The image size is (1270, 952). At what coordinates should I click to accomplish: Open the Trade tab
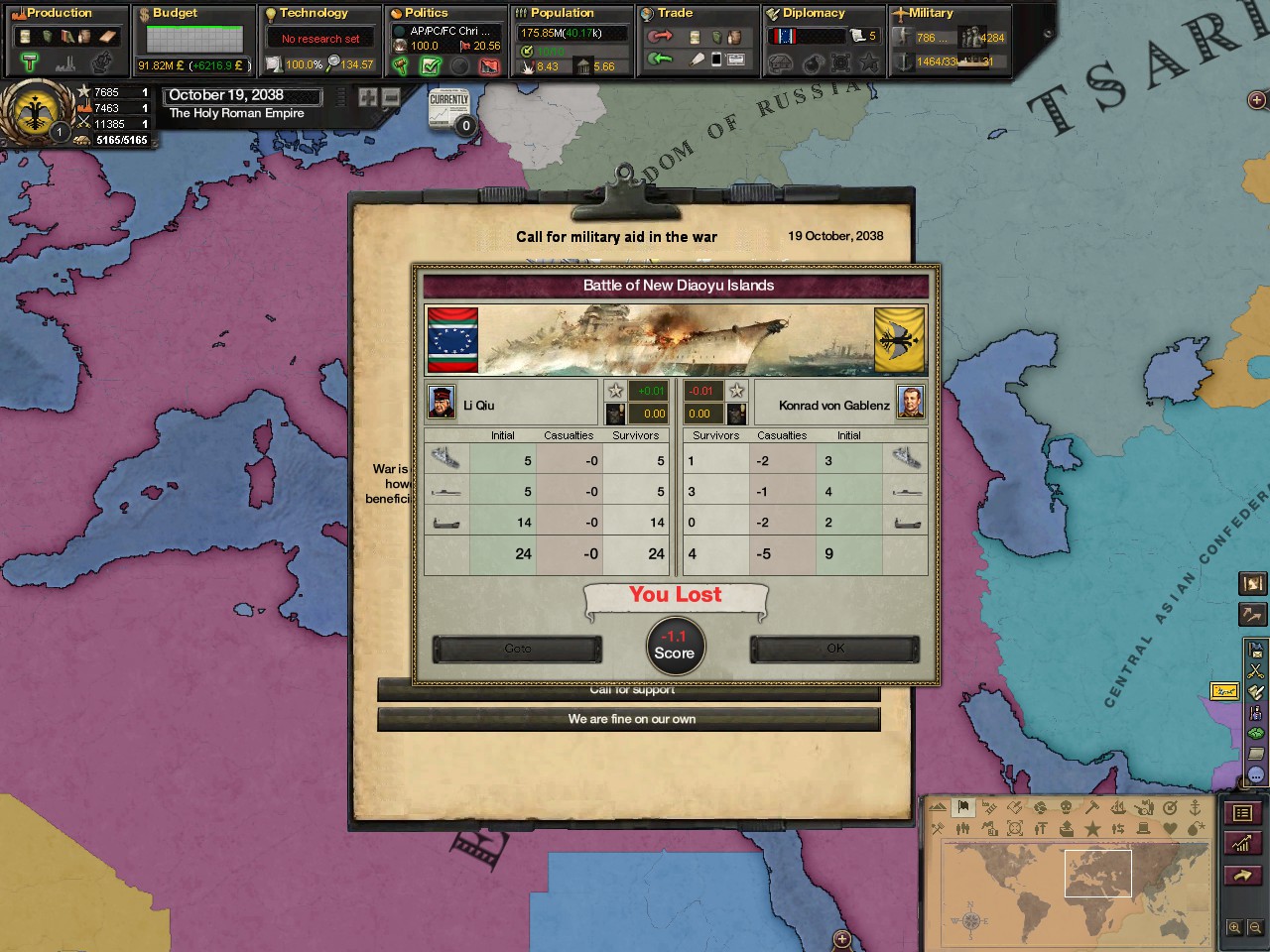tap(675, 13)
